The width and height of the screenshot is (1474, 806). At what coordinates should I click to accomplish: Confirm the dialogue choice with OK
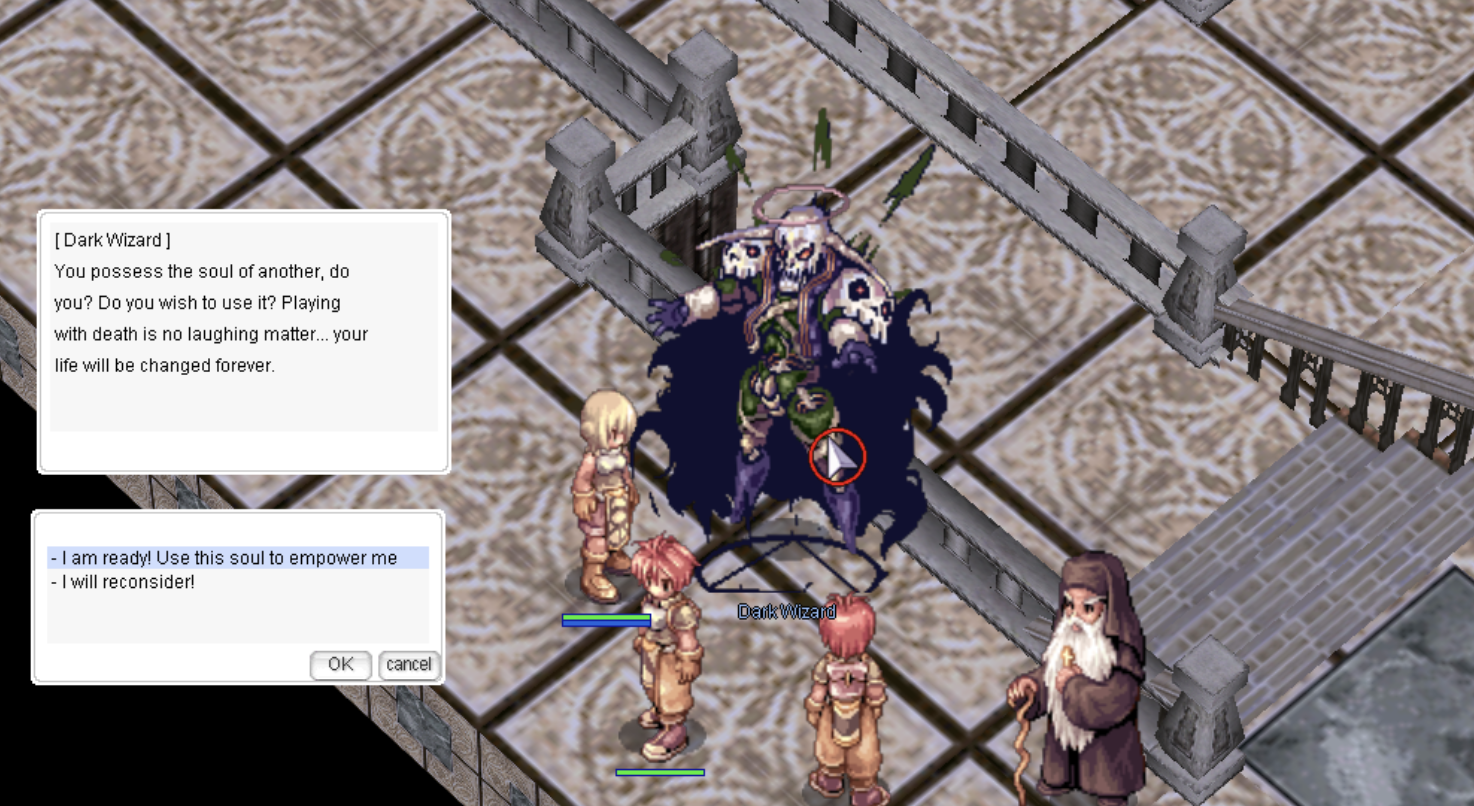(x=340, y=665)
